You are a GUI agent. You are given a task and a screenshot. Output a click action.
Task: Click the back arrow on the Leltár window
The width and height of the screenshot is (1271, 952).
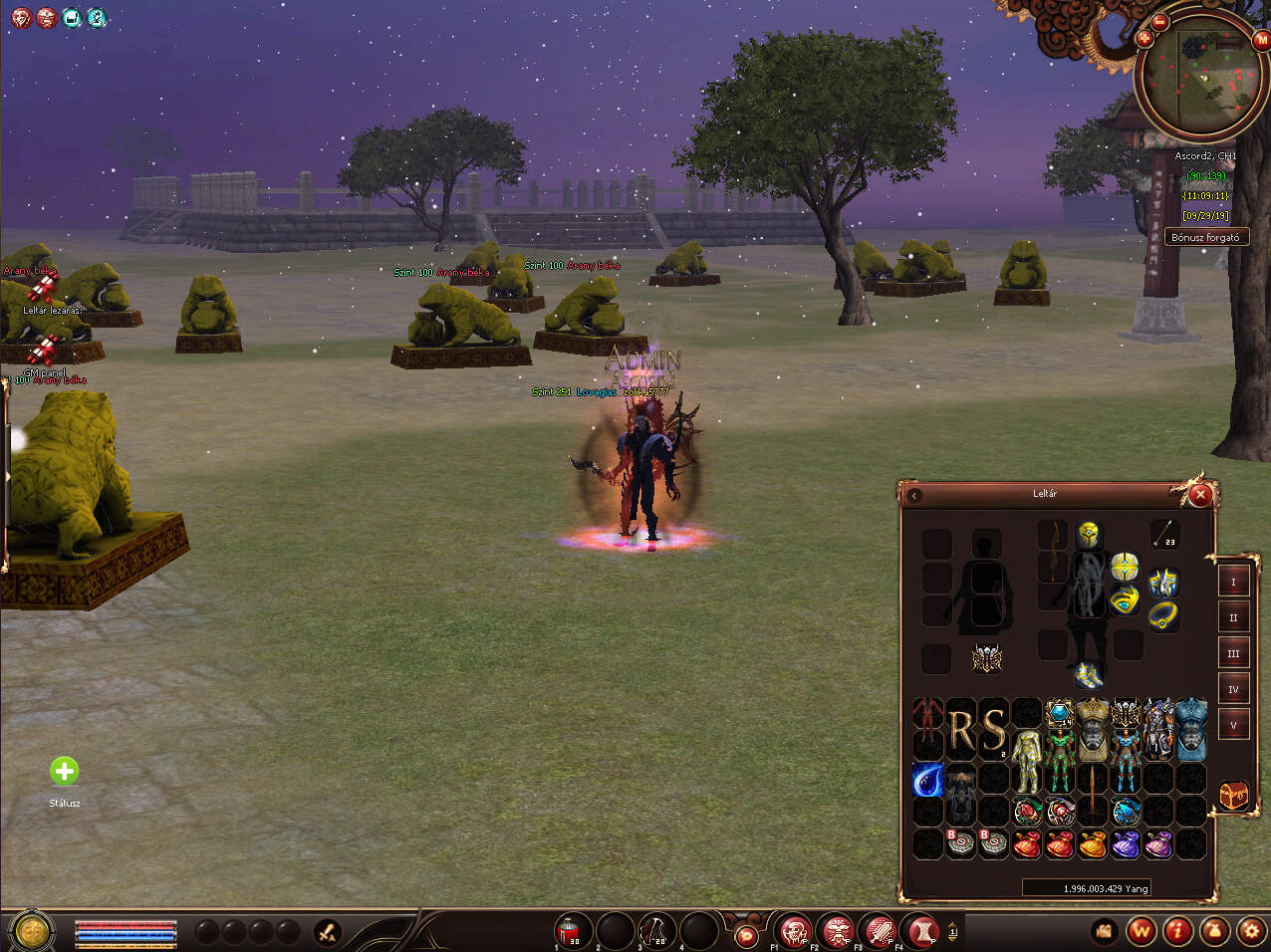[914, 495]
